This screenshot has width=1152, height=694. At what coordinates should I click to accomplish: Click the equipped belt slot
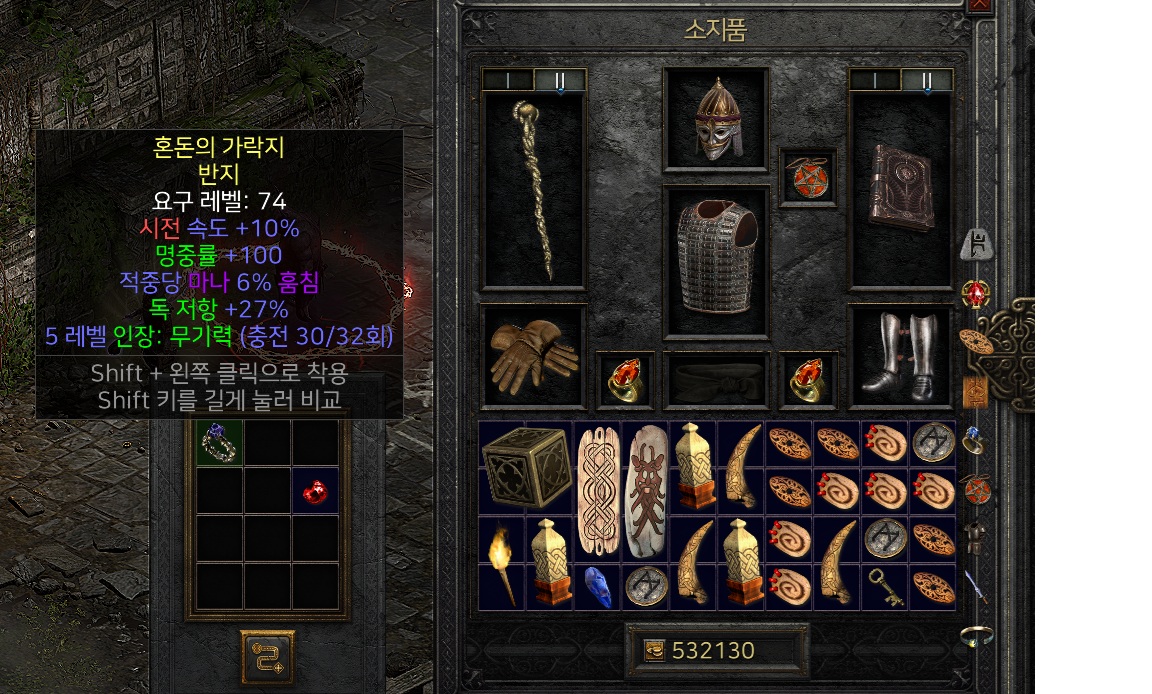tap(716, 380)
